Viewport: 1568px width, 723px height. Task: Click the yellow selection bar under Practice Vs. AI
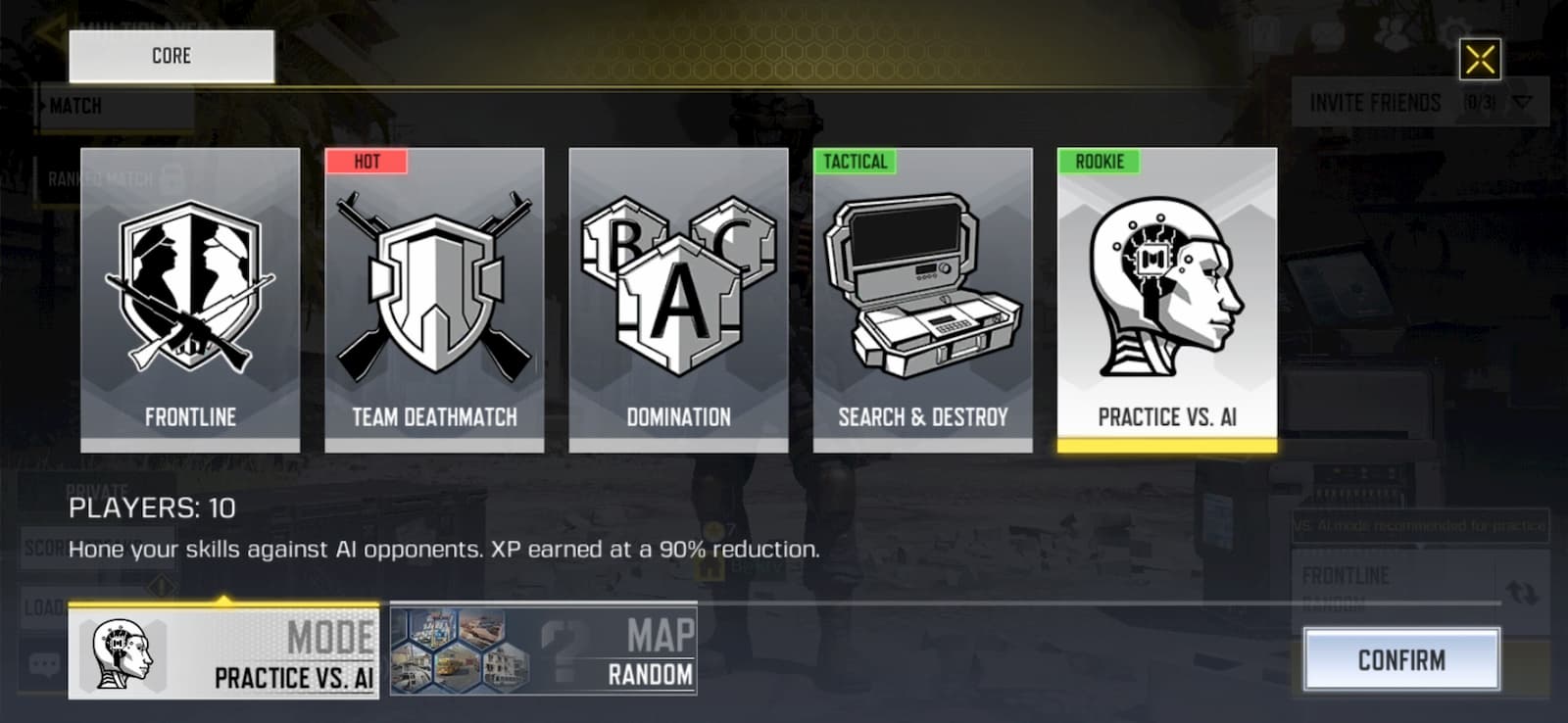click(x=1166, y=449)
